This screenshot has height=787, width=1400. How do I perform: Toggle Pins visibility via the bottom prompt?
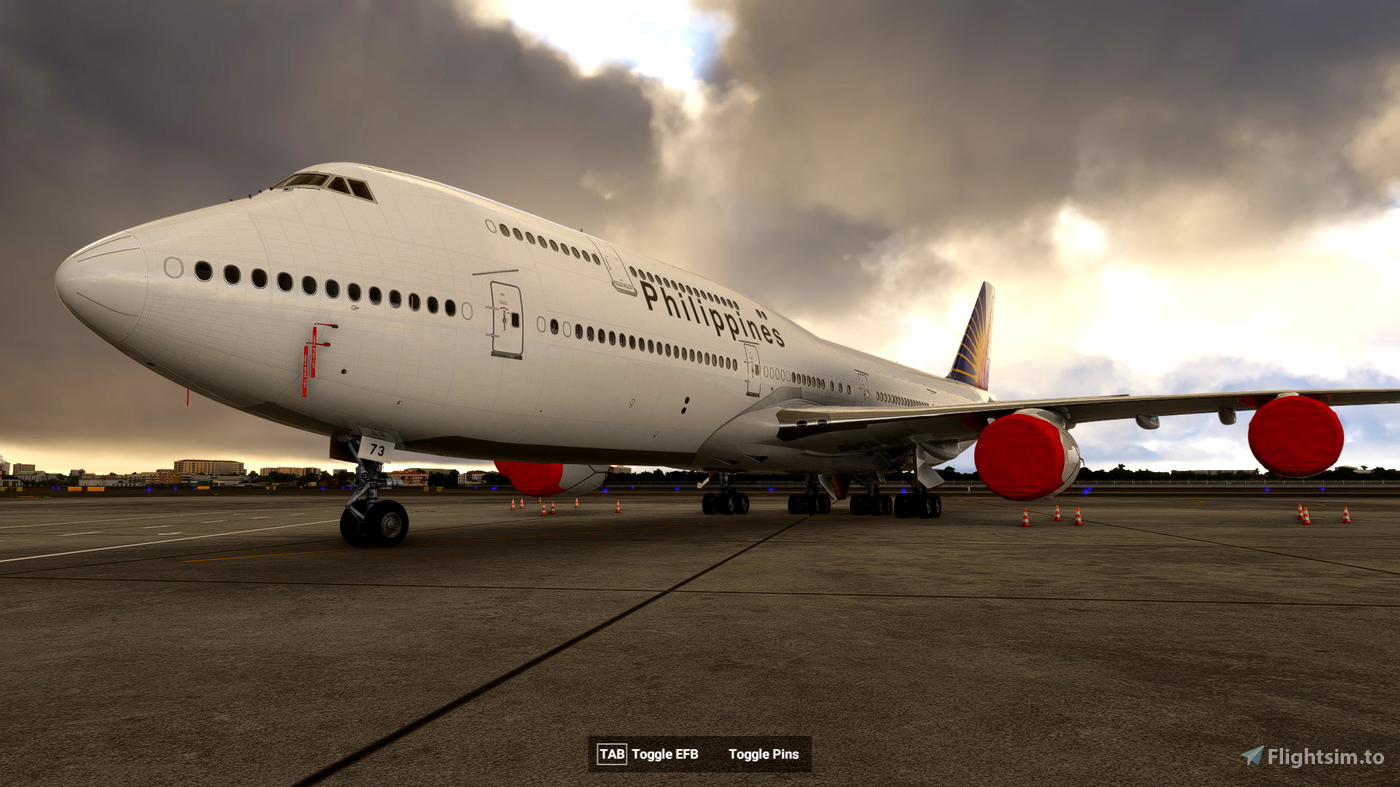(764, 754)
